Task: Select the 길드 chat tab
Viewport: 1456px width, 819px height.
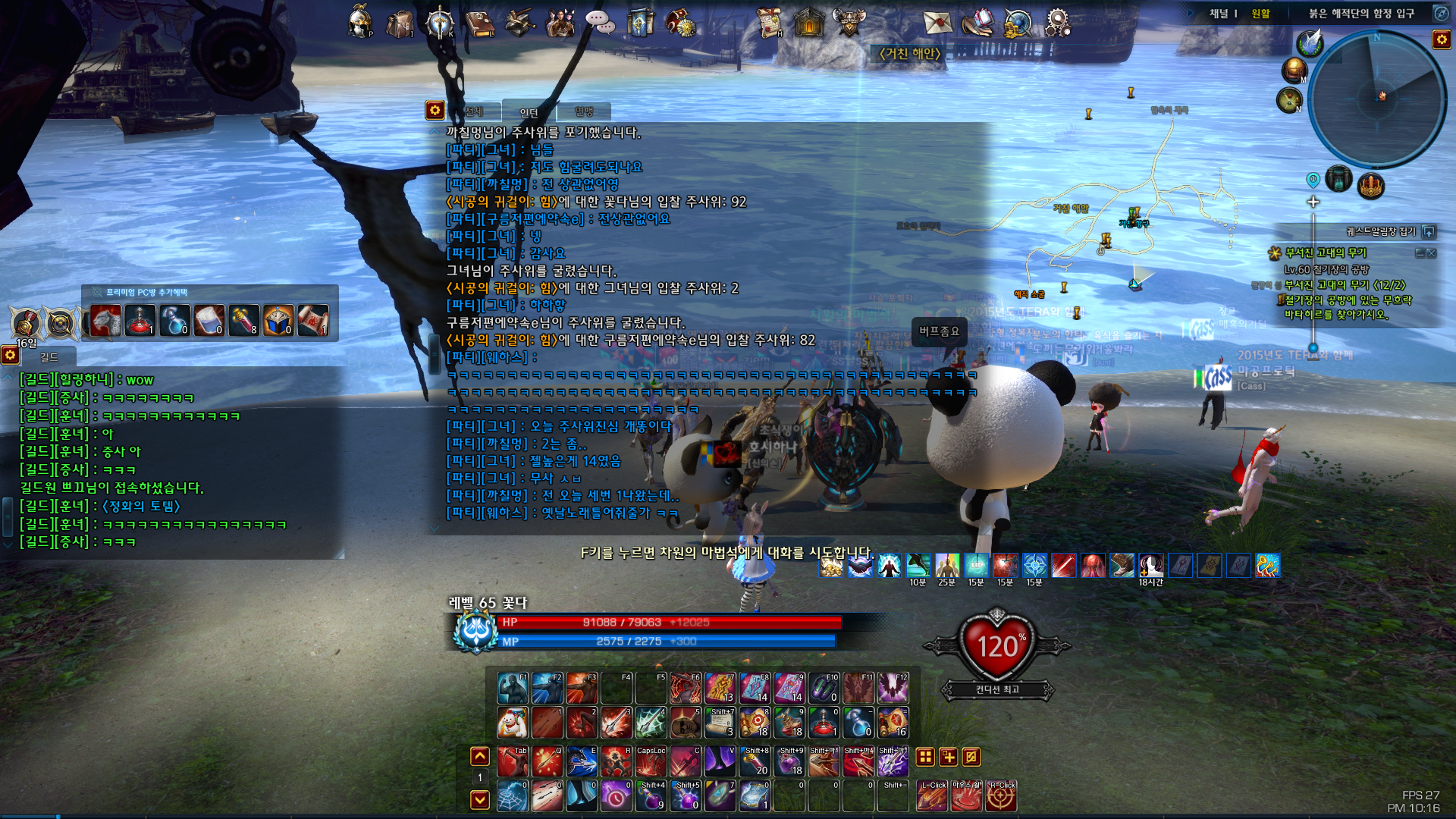Action: point(49,356)
